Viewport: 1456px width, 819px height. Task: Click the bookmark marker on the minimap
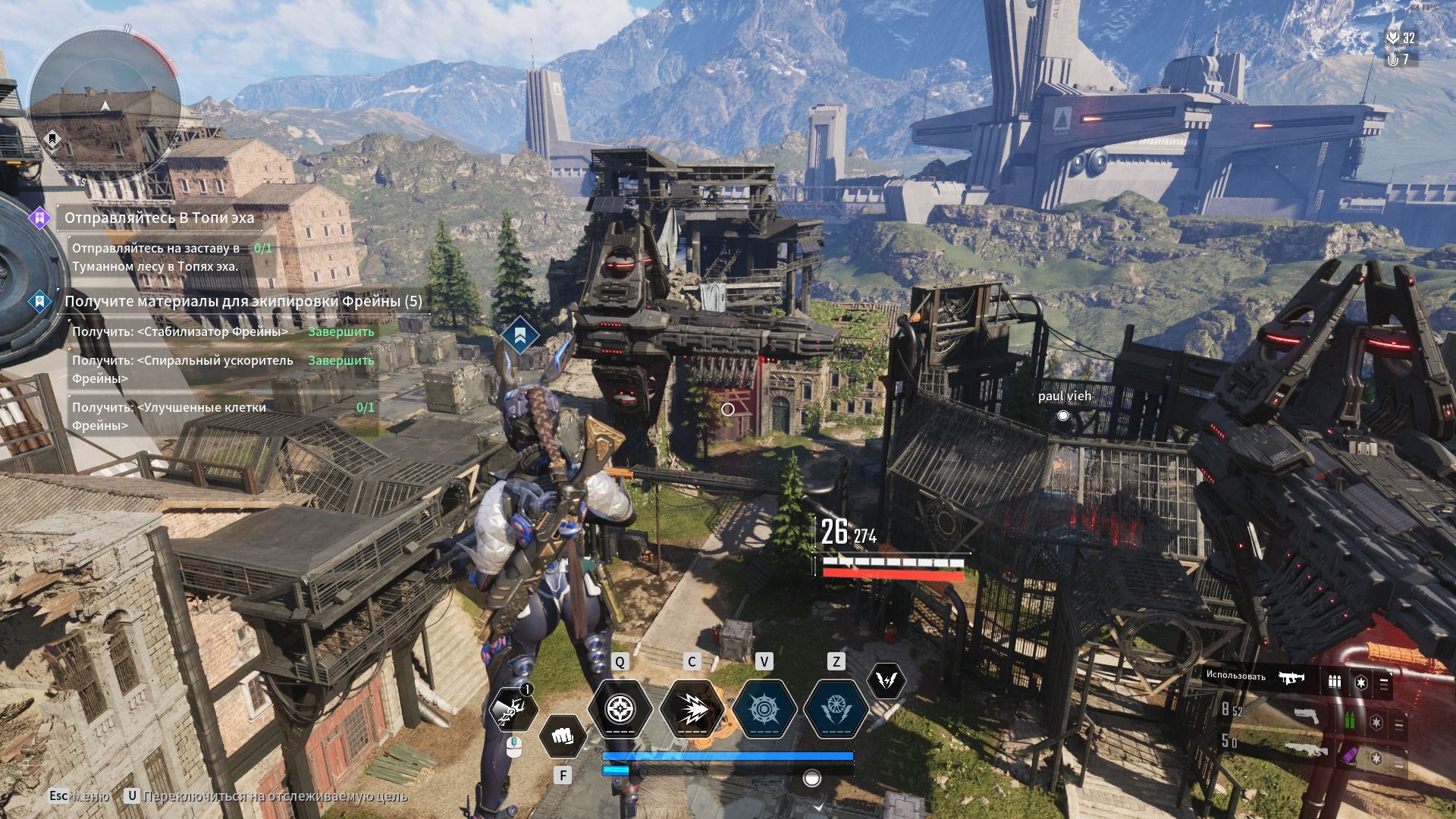(x=52, y=139)
